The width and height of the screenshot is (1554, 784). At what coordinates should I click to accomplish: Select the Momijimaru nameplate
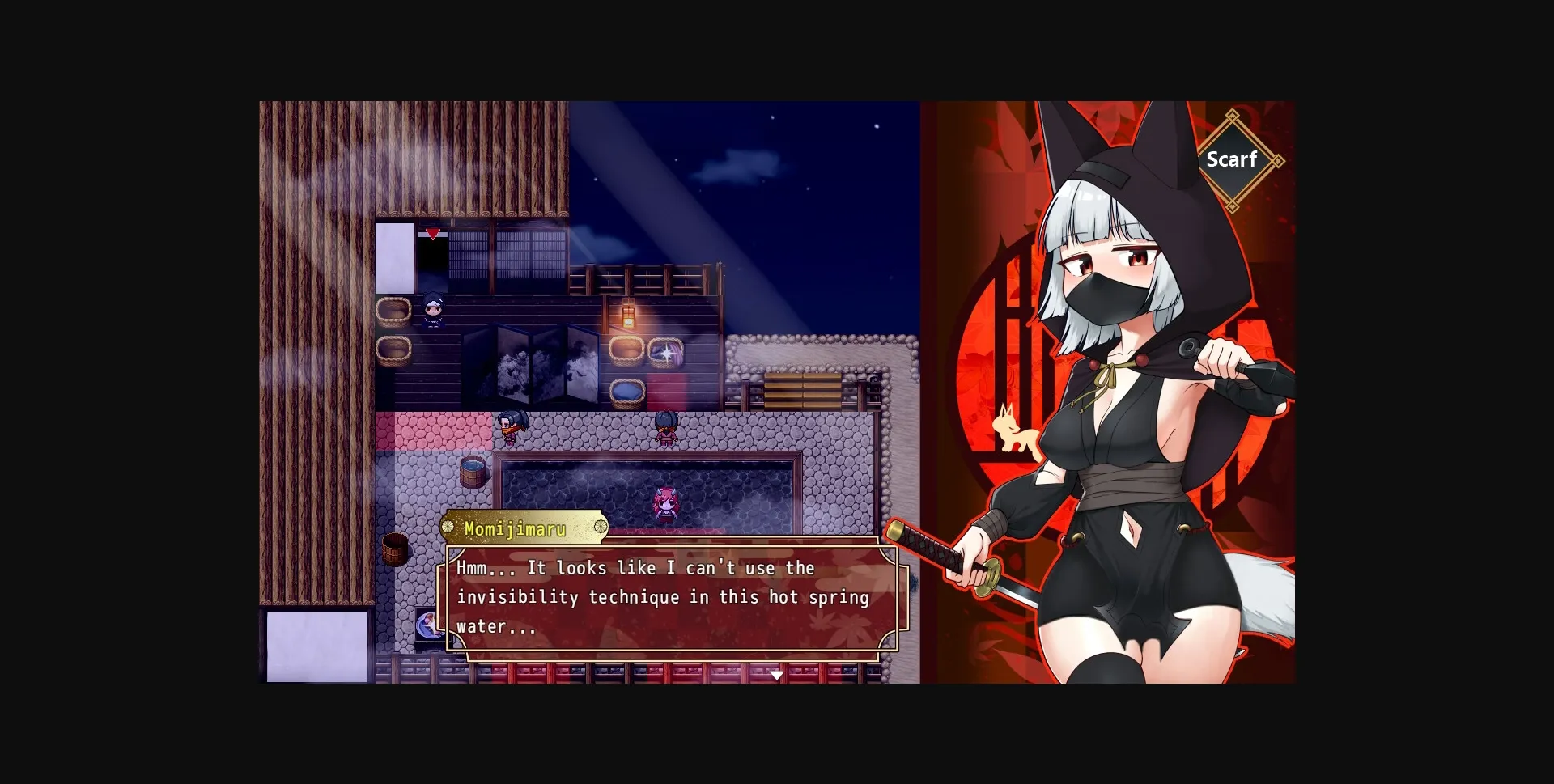522,528
